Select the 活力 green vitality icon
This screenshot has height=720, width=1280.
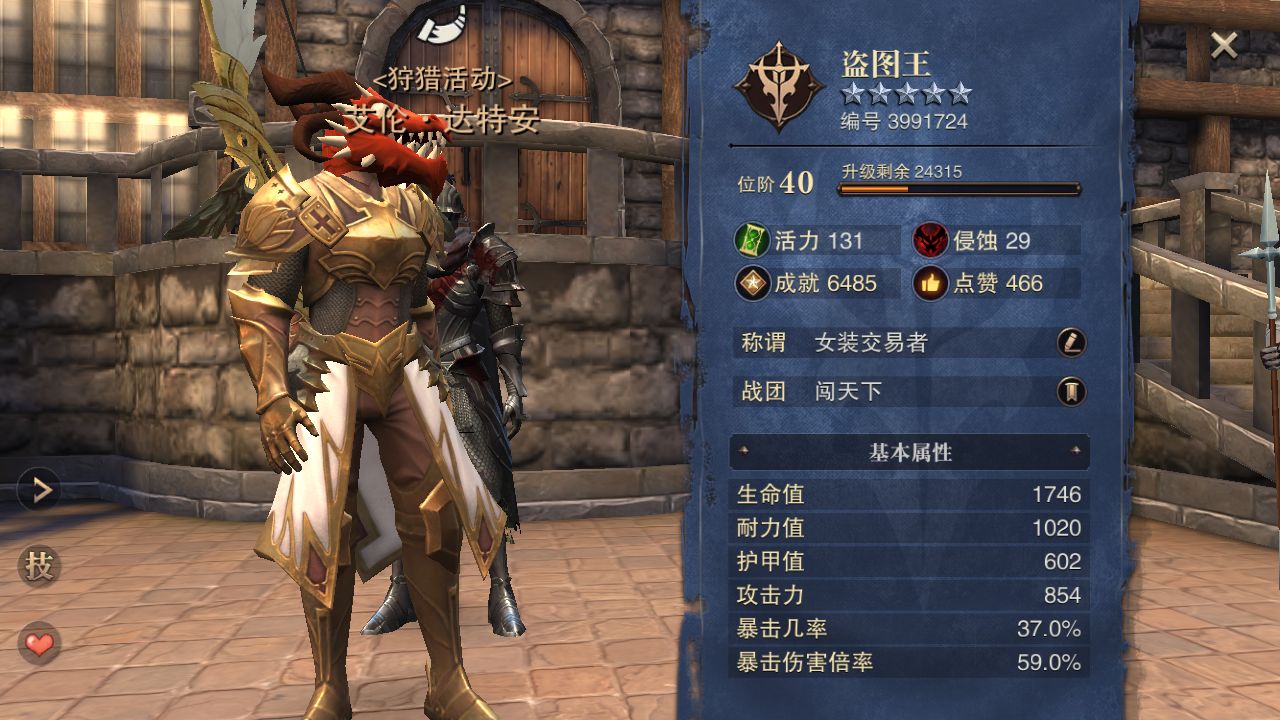coord(752,241)
